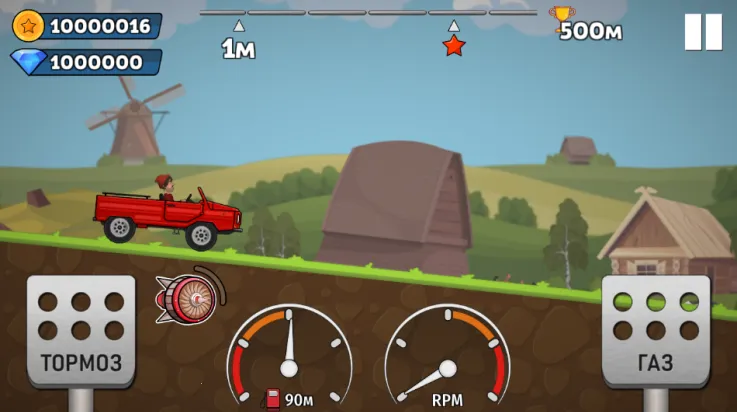Tap the ТОРМОЗ brake pedal
This screenshot has width=737, height=412.
pos(81,331)
